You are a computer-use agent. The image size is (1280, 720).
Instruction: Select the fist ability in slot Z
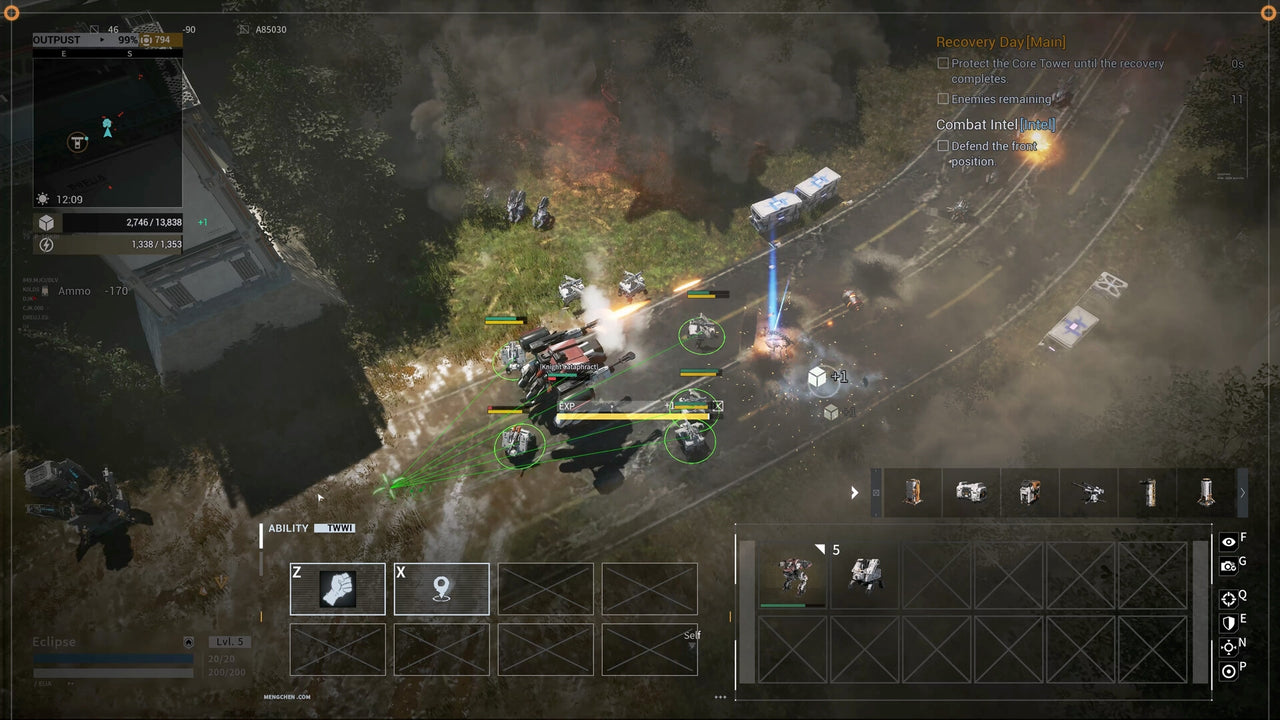click(337, 589)
